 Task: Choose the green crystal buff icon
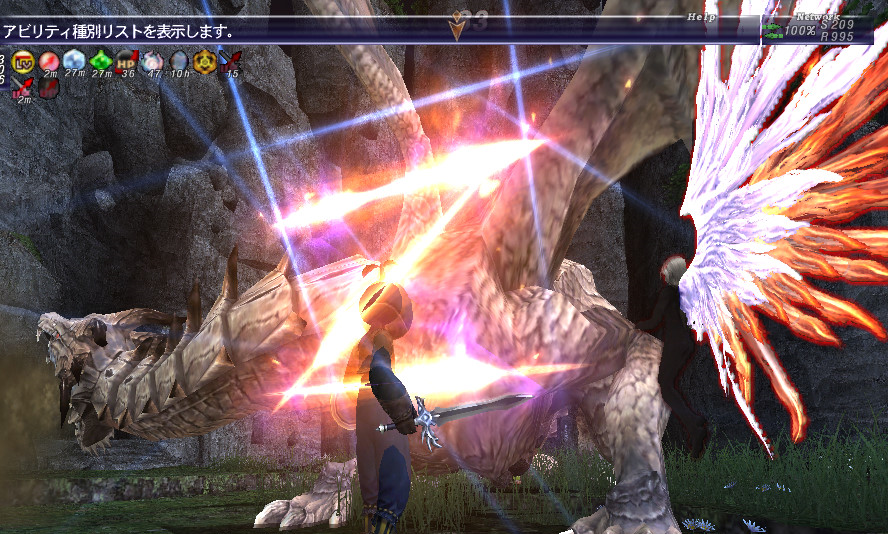tap(100, 61)
